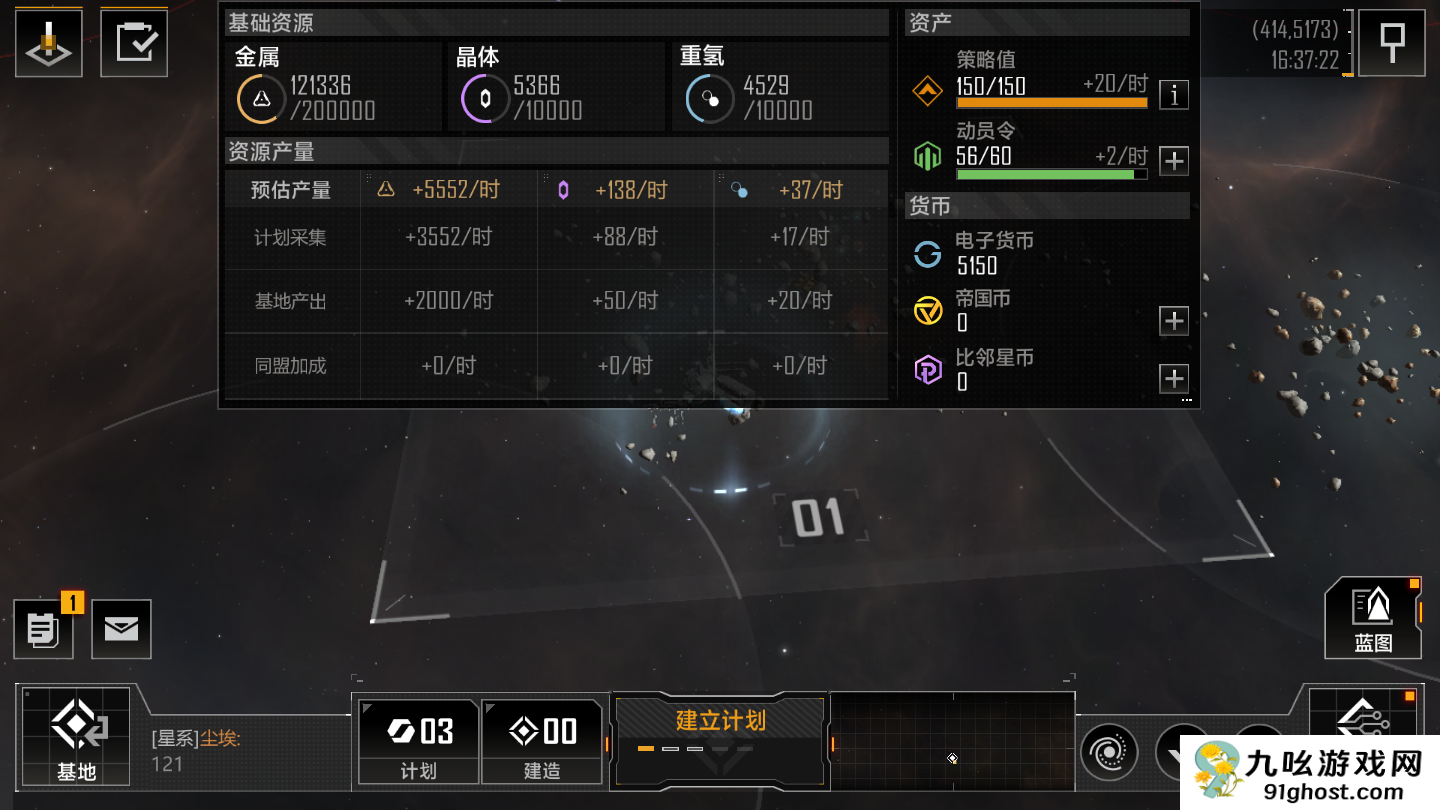Add more mobilization orders (动员令)
The image size is (1440, 810).
pos(1174,160)
